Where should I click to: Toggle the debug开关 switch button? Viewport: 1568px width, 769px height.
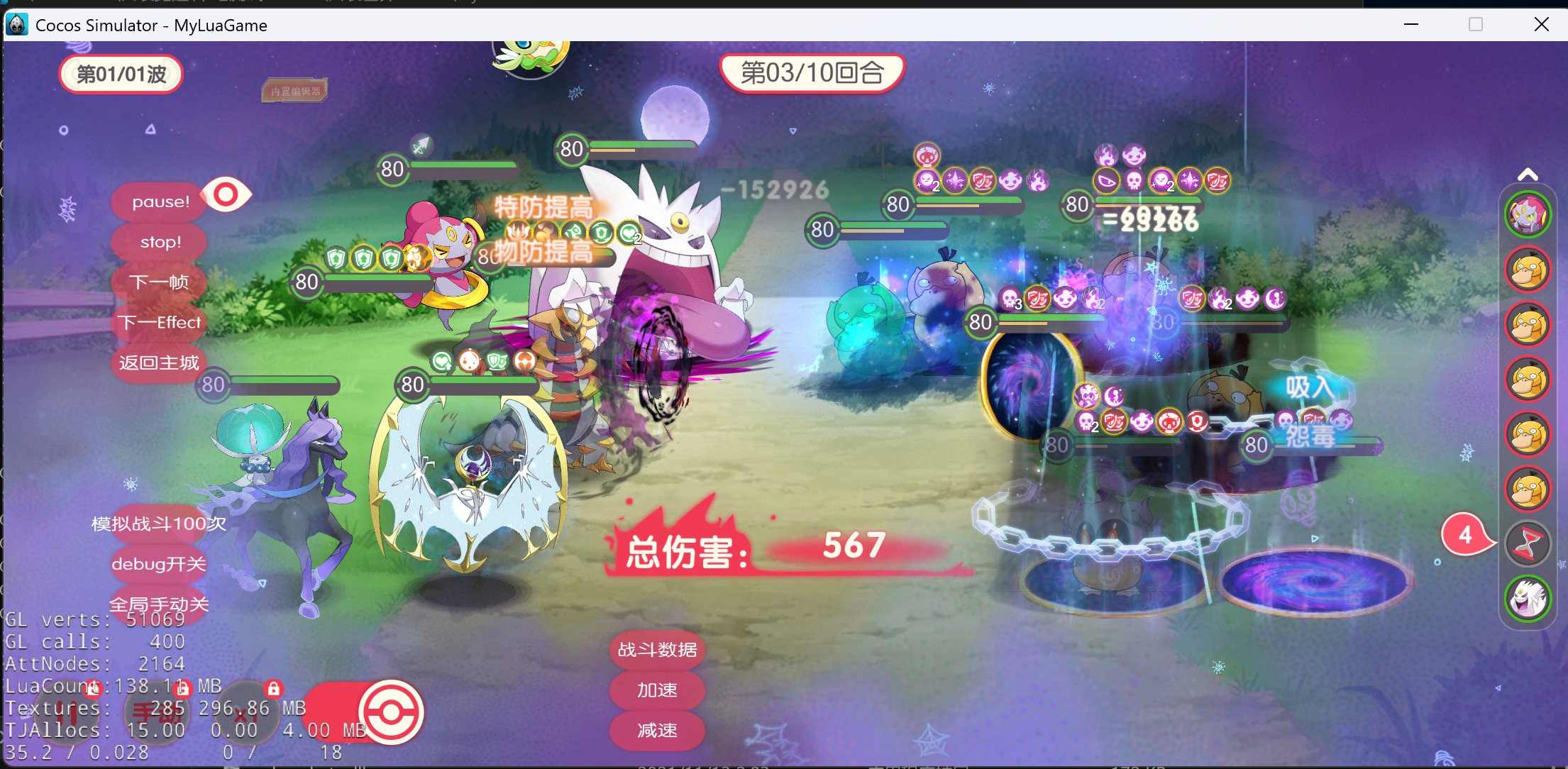(x=159, y=565)
